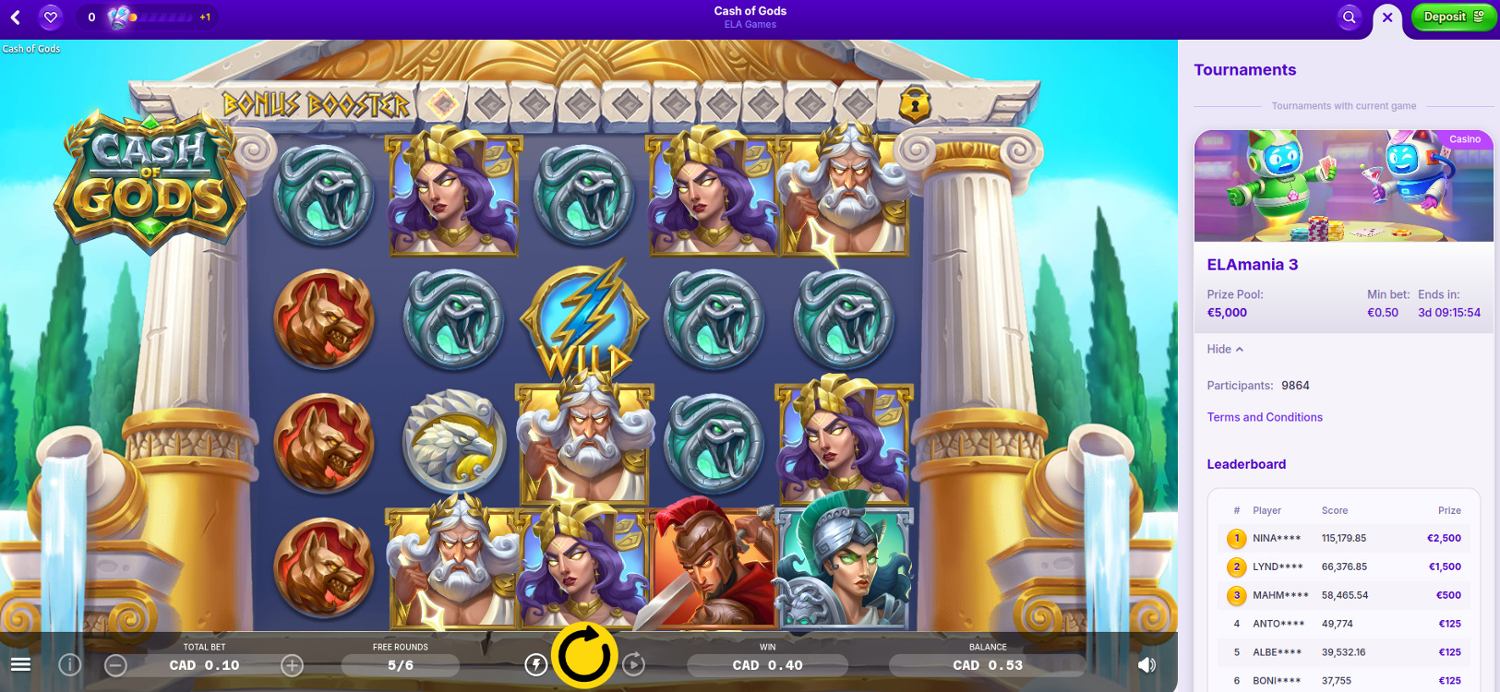Toggle the lightning turbo spin mode
The height and width of the screenshot is (692, 1500).
tap(536, 664)
